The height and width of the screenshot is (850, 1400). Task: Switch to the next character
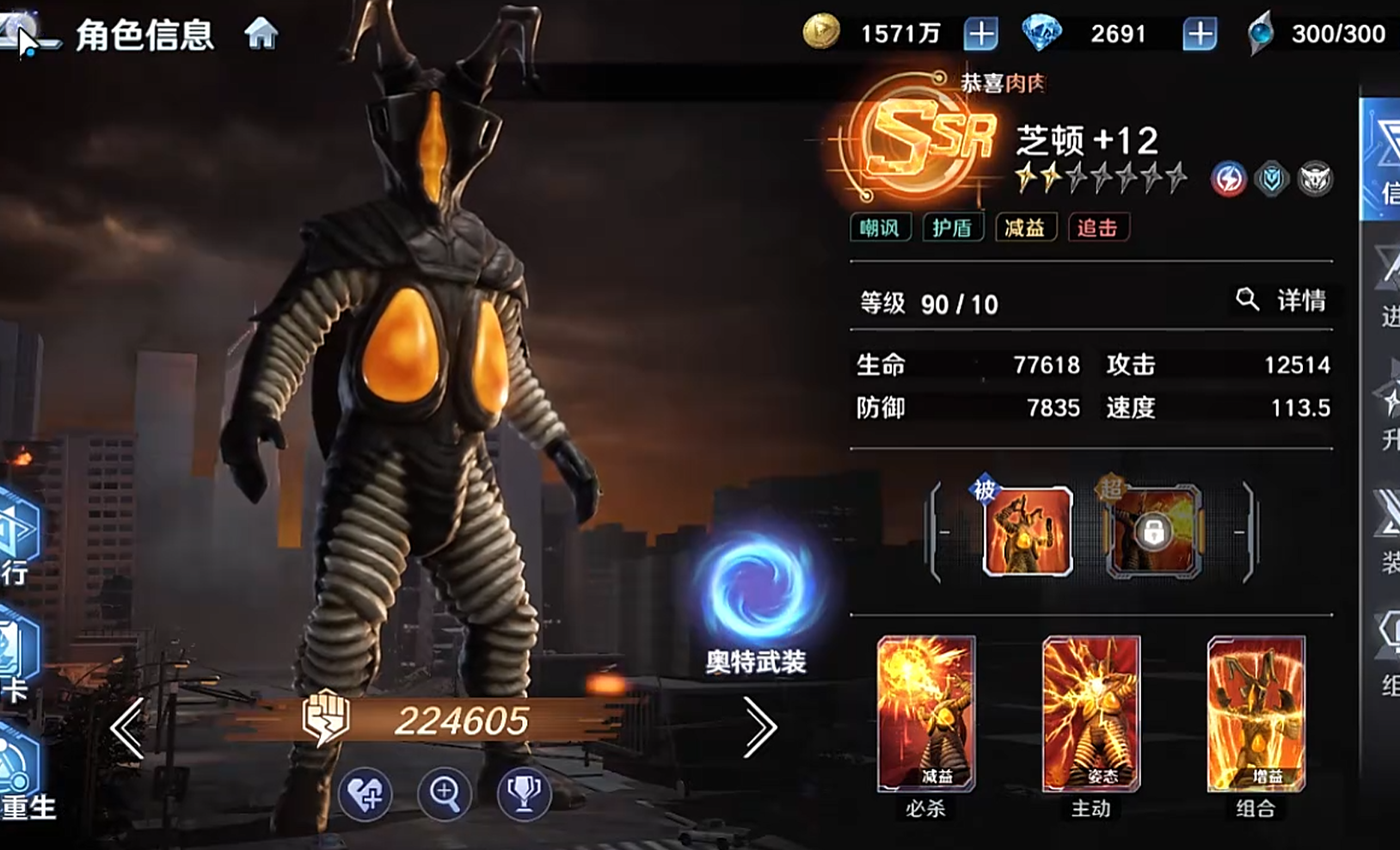[759, 727]
